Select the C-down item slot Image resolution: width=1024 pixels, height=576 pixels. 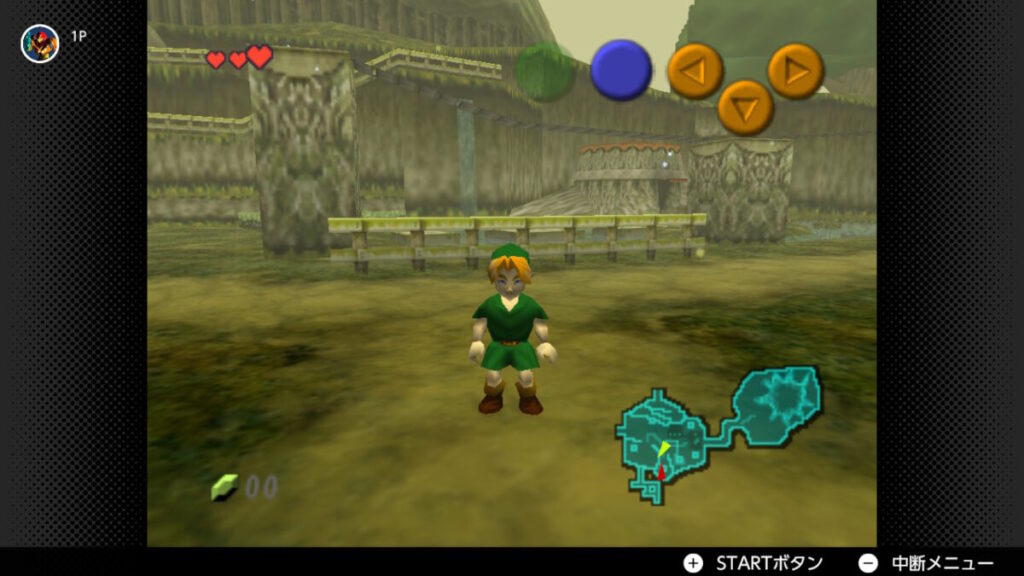[x=745, y=107]
